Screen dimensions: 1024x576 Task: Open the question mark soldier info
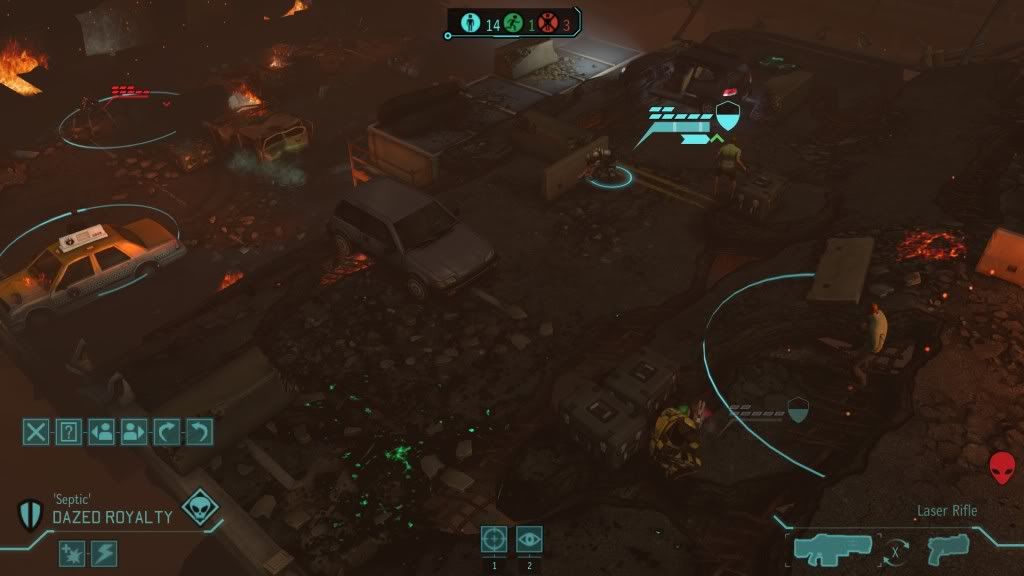click(x=68, y=432)
